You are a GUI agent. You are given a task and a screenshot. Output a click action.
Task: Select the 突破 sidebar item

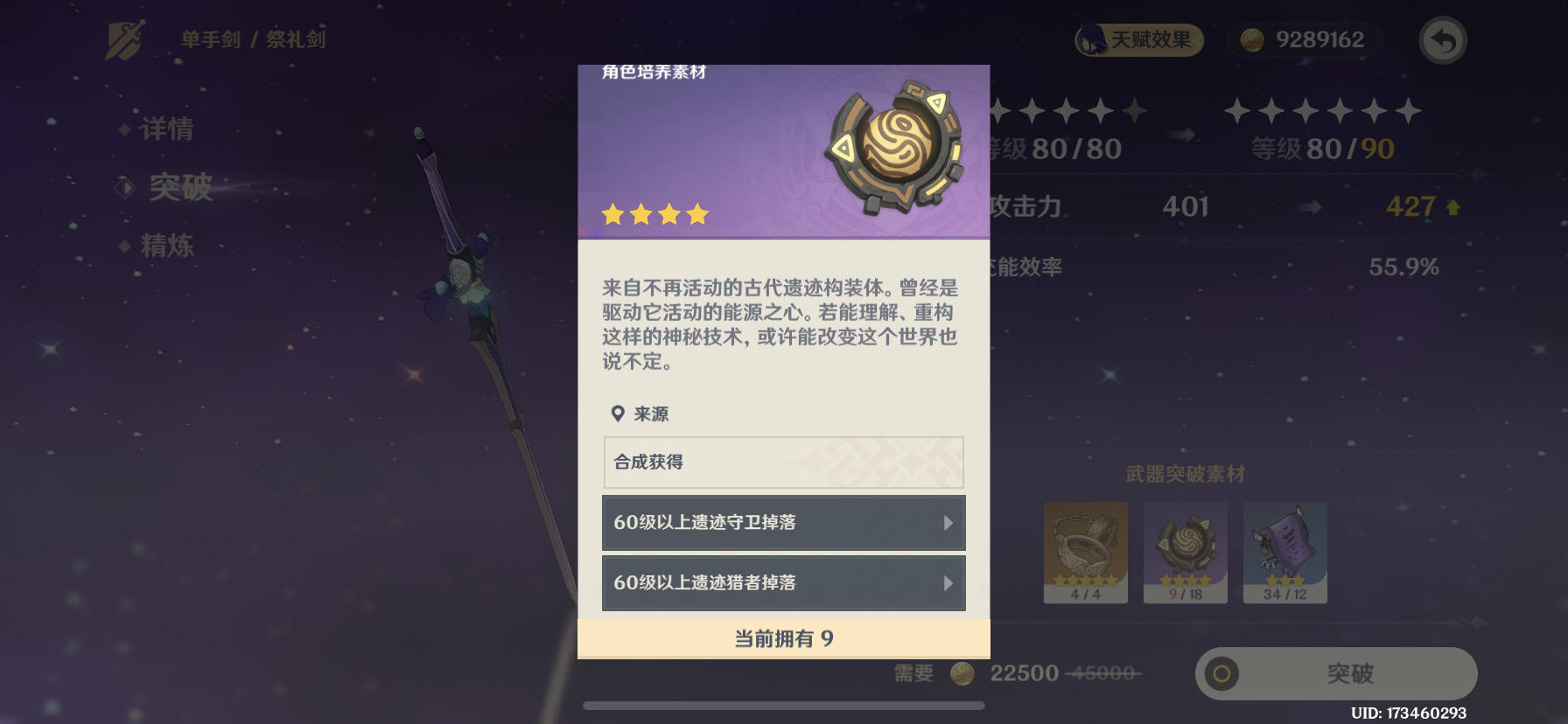point(181,188)
